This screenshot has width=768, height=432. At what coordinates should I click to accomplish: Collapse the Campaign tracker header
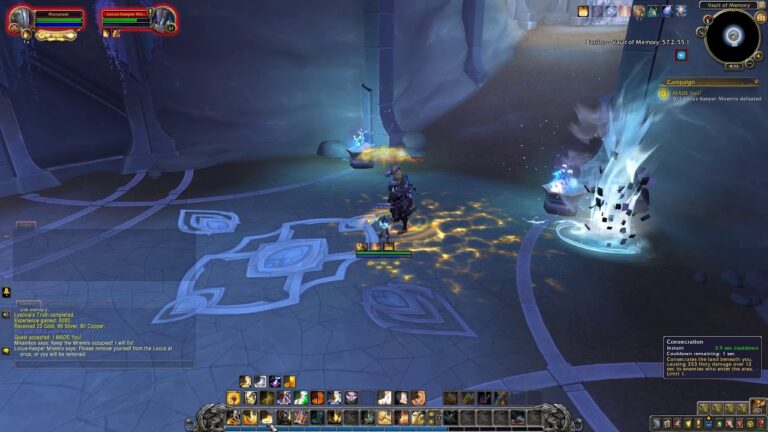coord(756,82)
